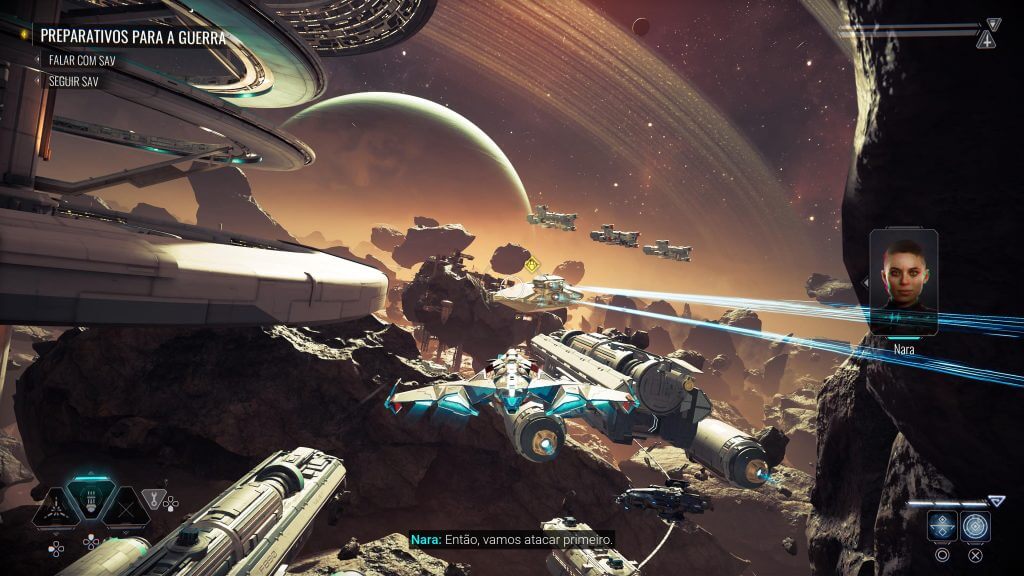Use the wrench repair icon
Screen dimensions: 1024x576
click(153, 496)
